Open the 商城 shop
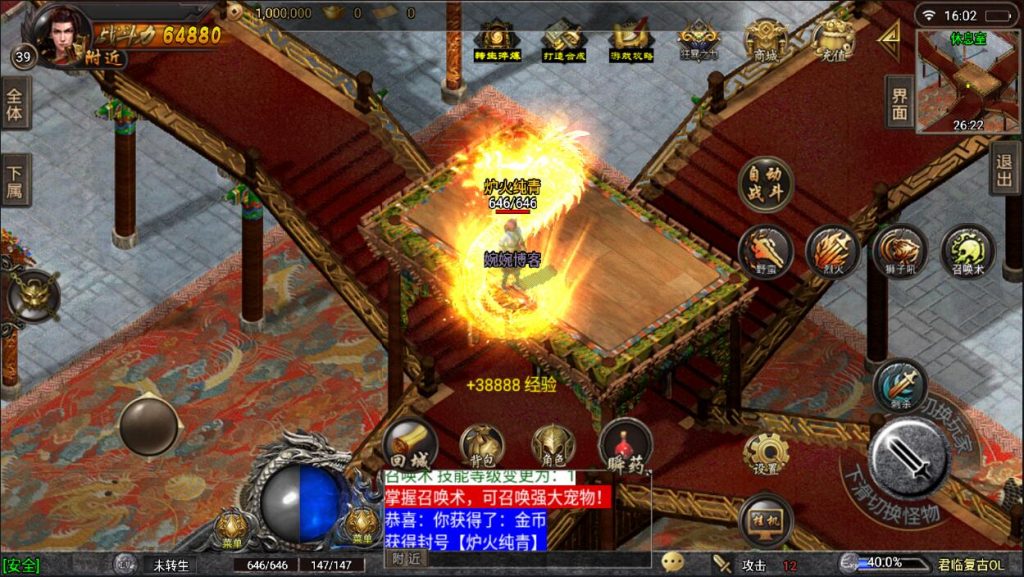Image resolution: width=1024 pixels, height=577 pixels. tap(765, 40)
